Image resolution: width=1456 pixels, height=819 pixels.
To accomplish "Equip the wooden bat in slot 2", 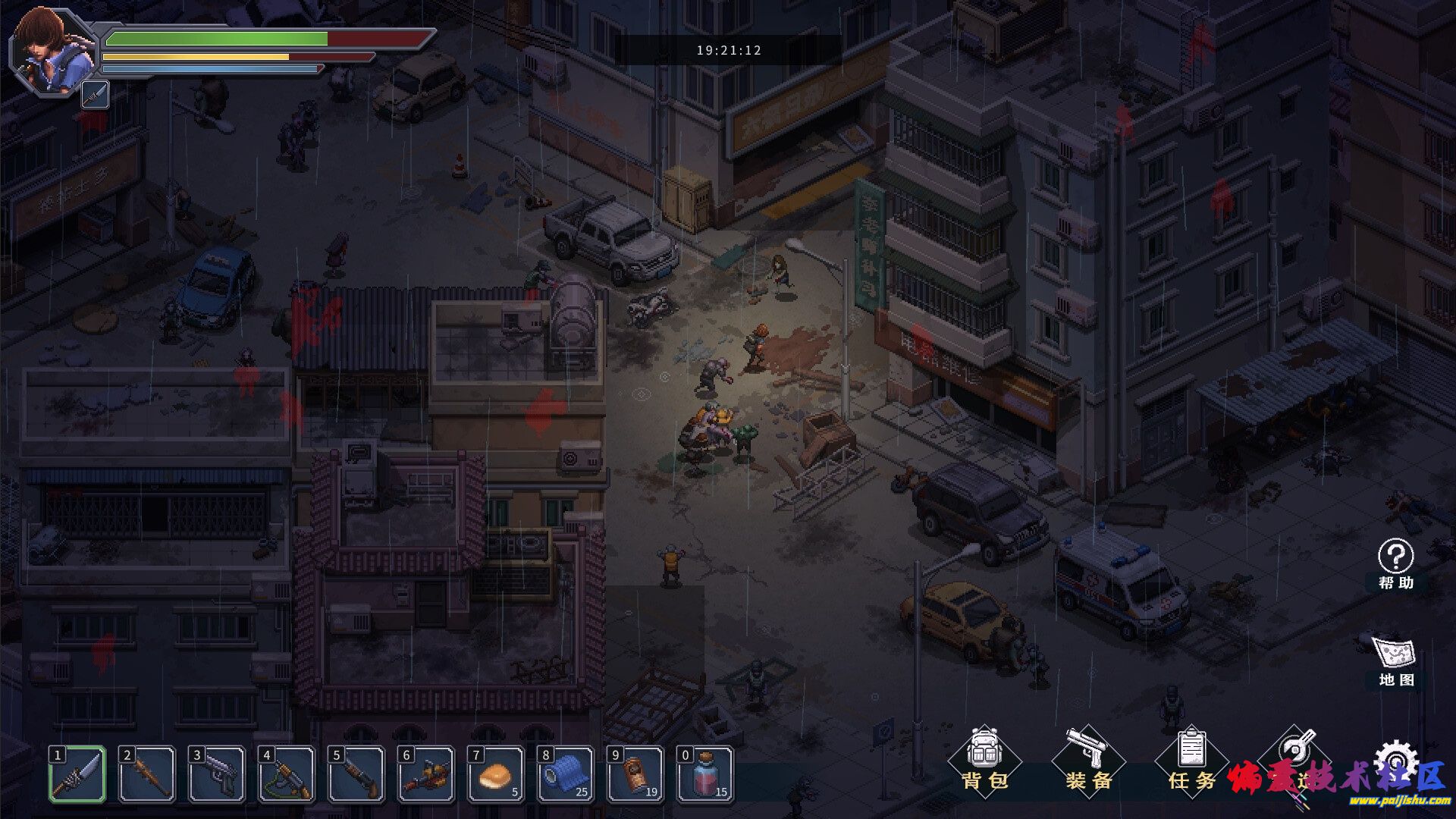I will [148, 774].
